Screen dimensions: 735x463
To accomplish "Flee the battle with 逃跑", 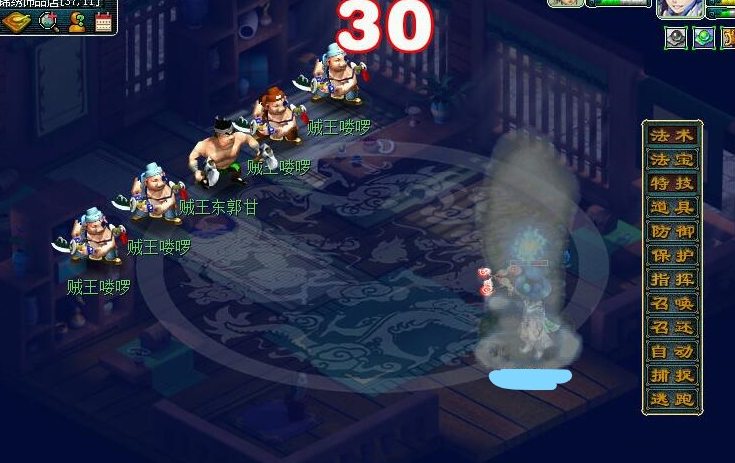I will click(x=672, y=399).
